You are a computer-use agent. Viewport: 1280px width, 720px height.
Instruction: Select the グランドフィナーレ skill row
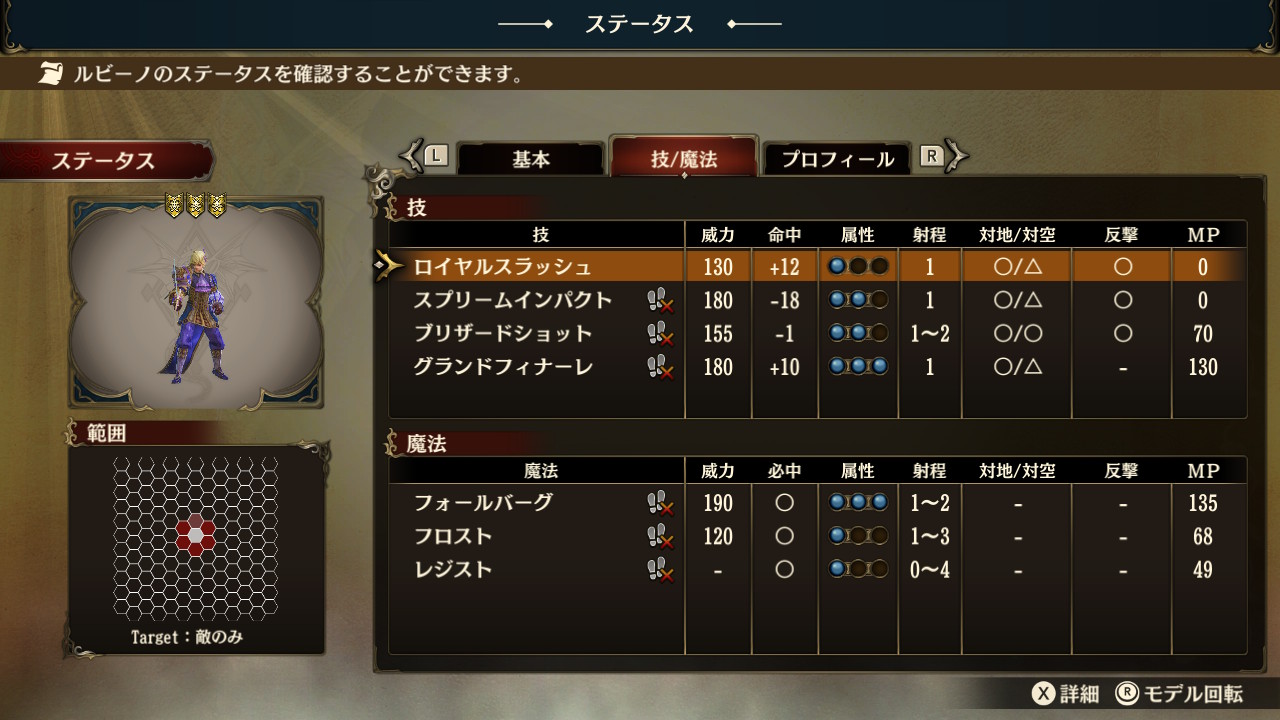(503, 367)
